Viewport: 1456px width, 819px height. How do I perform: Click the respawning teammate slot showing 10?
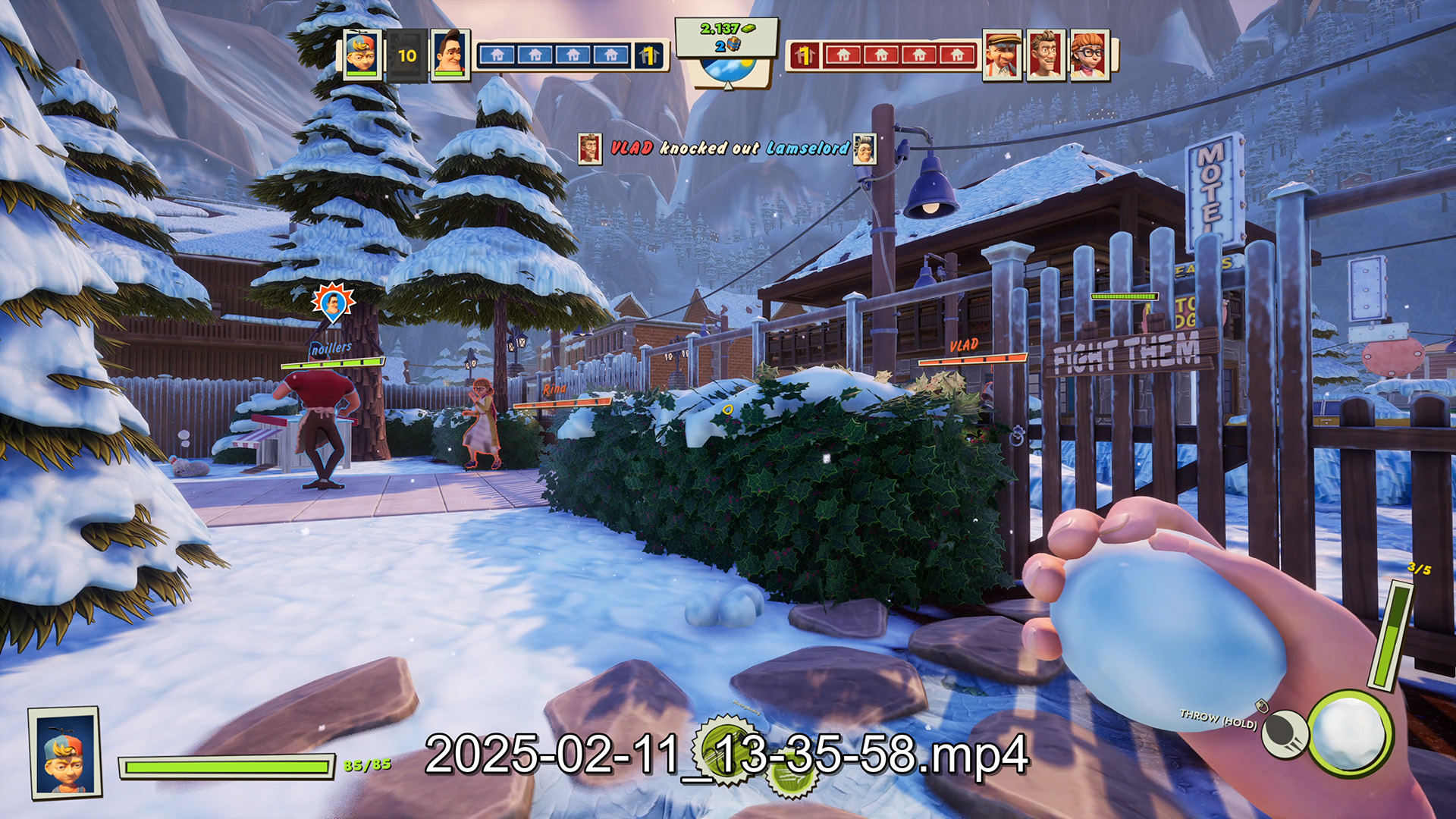click(x=407, y=55)
